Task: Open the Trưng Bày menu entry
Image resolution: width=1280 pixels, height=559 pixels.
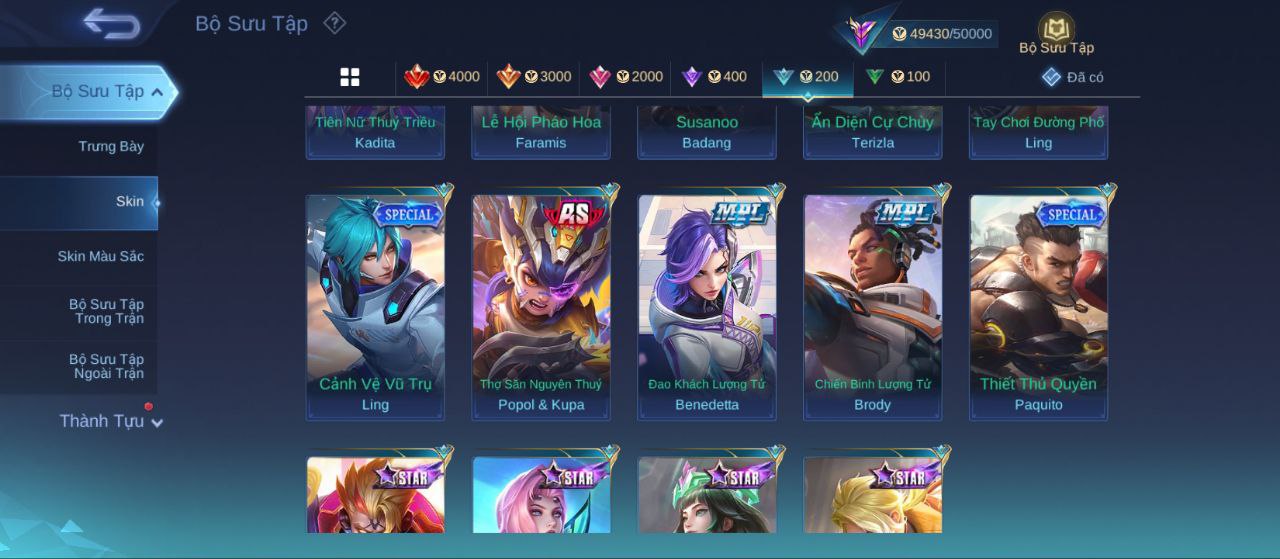Action: coord(110,147)
